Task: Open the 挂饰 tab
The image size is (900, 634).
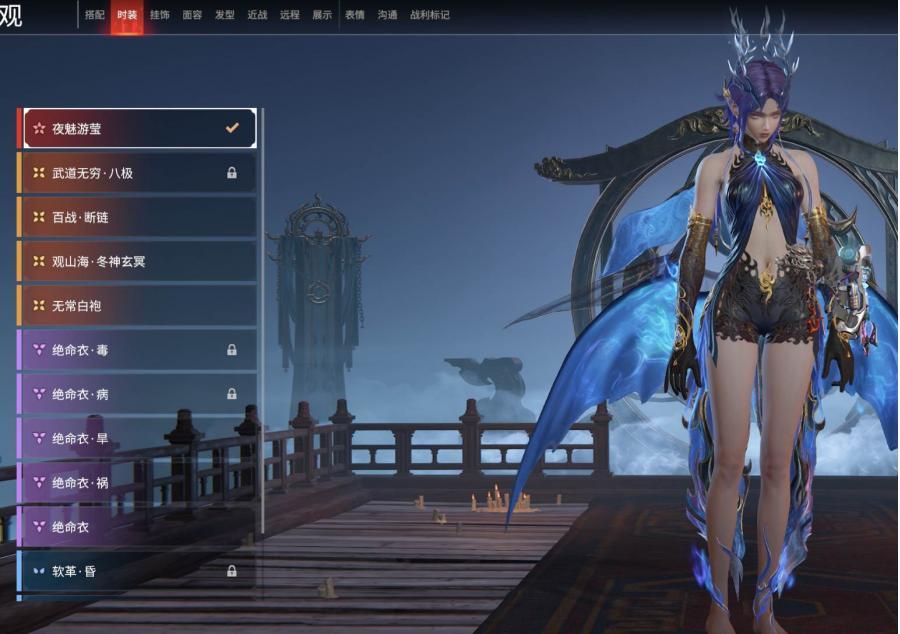Action: click(x=160, y=15)
